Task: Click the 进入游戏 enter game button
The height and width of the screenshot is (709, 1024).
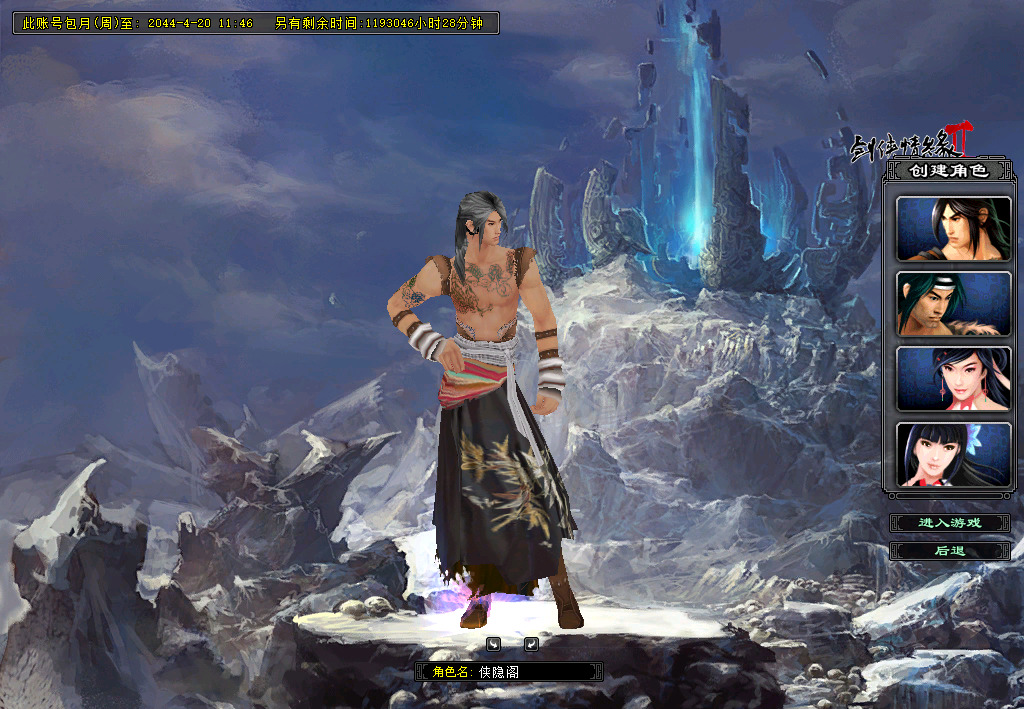Action: (x=950, y=523)
